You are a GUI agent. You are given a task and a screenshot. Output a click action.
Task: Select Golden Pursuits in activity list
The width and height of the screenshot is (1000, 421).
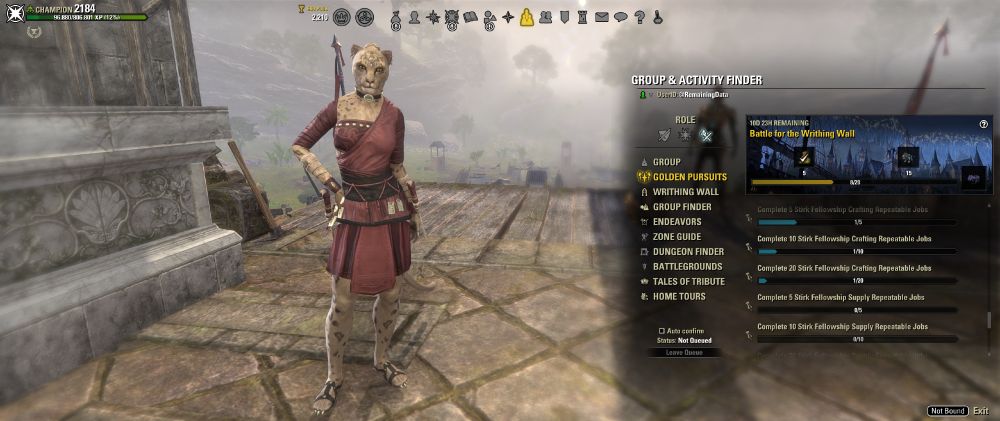point(689,177)
